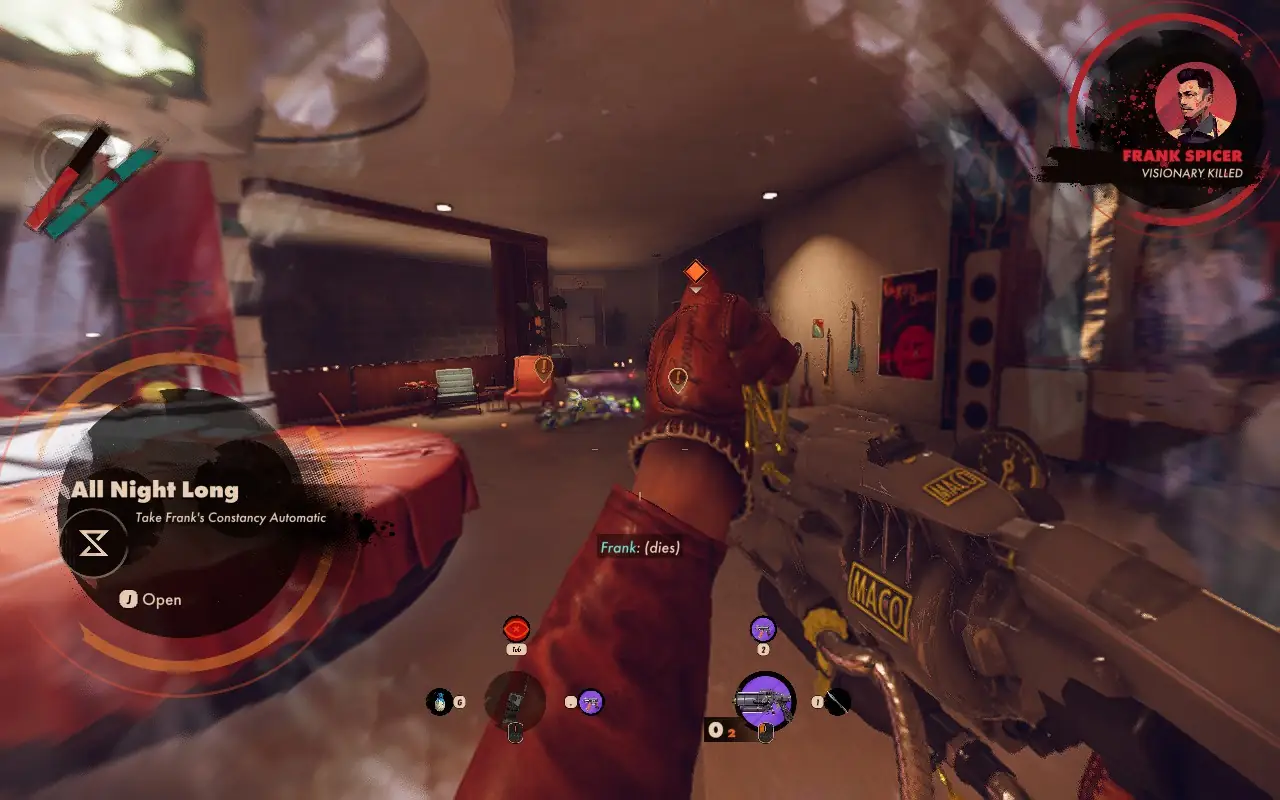
Task: Pick the small purple gun icon beside the Hackamajig
Action: coord(590,702)
